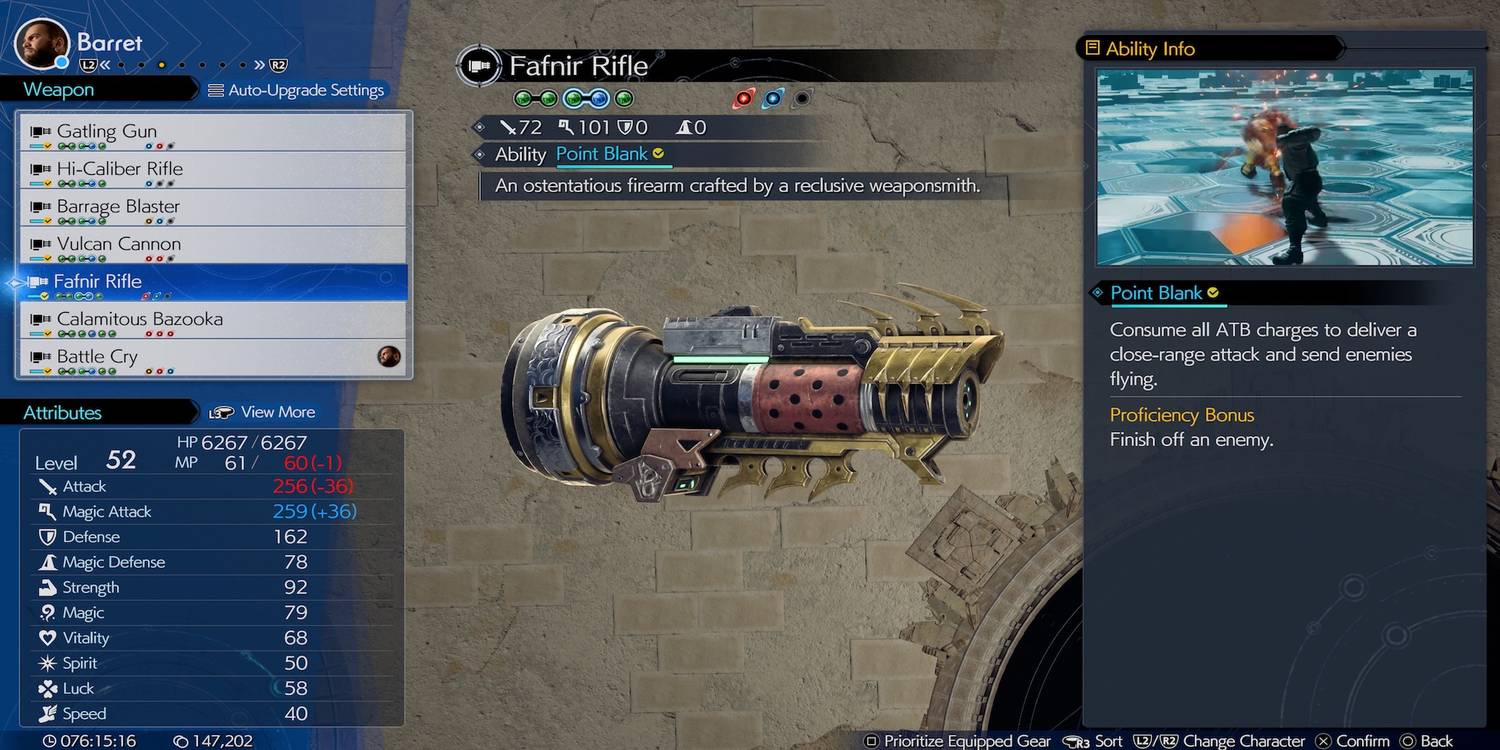
Task: Click Barret's character portrait
Action: coord(42,40)
